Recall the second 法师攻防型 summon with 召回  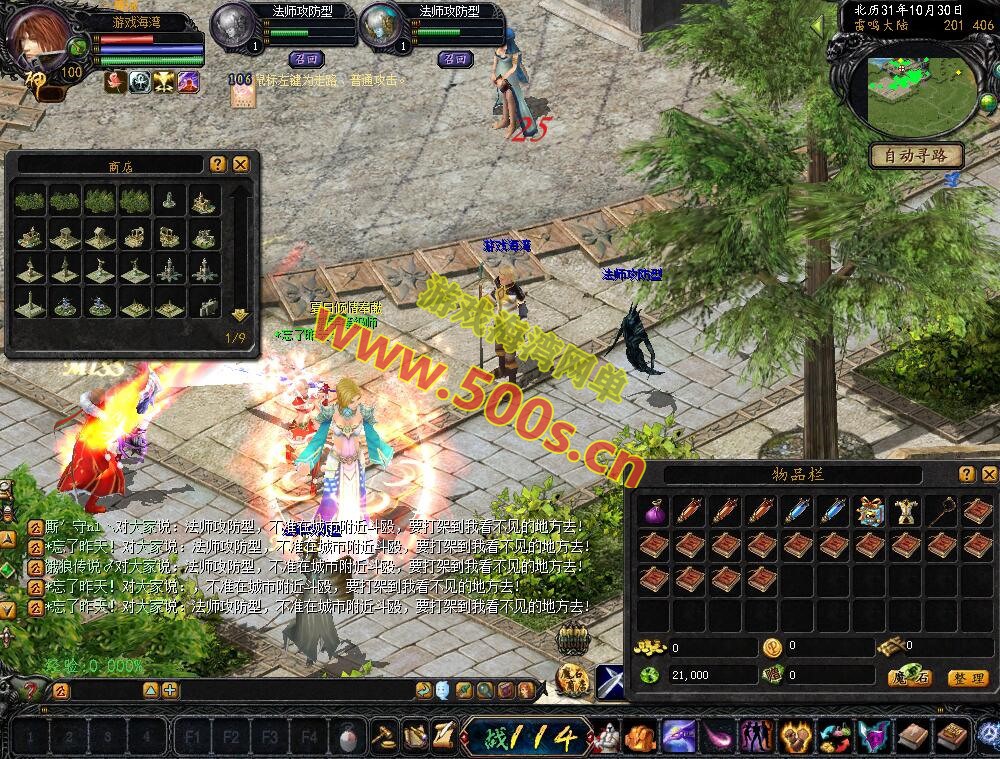[x=455, y=59]
